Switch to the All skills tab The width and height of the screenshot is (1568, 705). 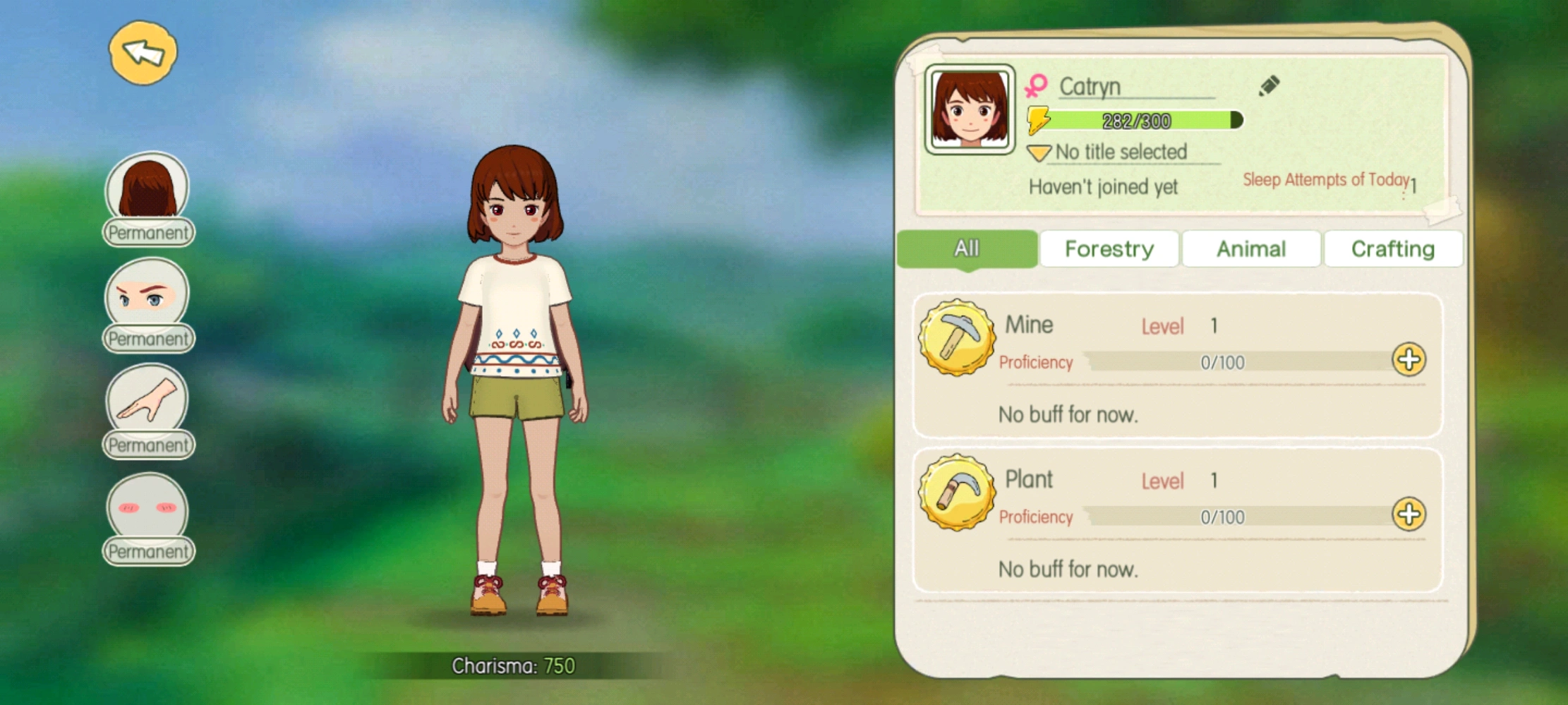pos(967,248)
